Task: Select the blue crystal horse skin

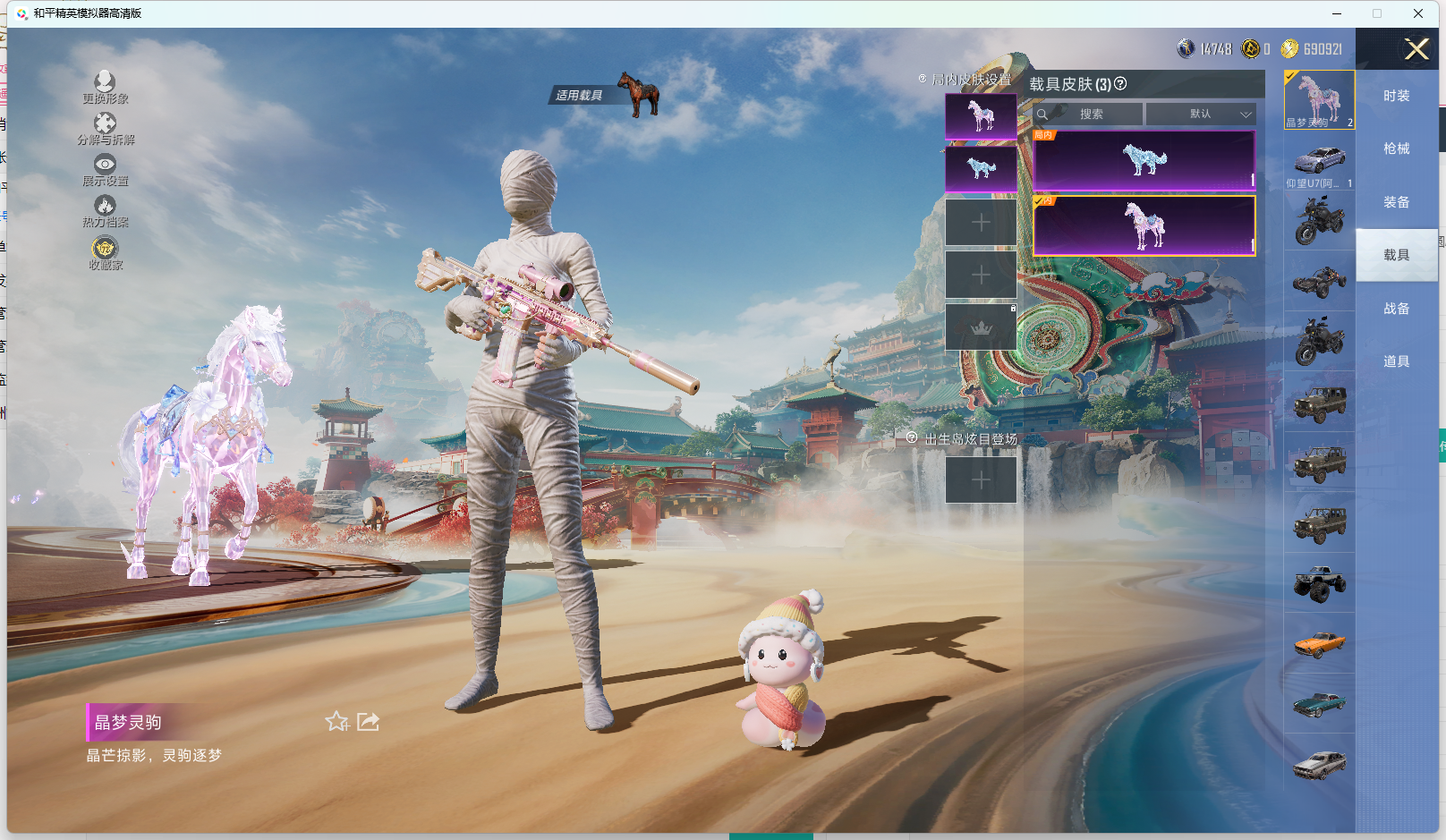Action: click(1144, 161)
